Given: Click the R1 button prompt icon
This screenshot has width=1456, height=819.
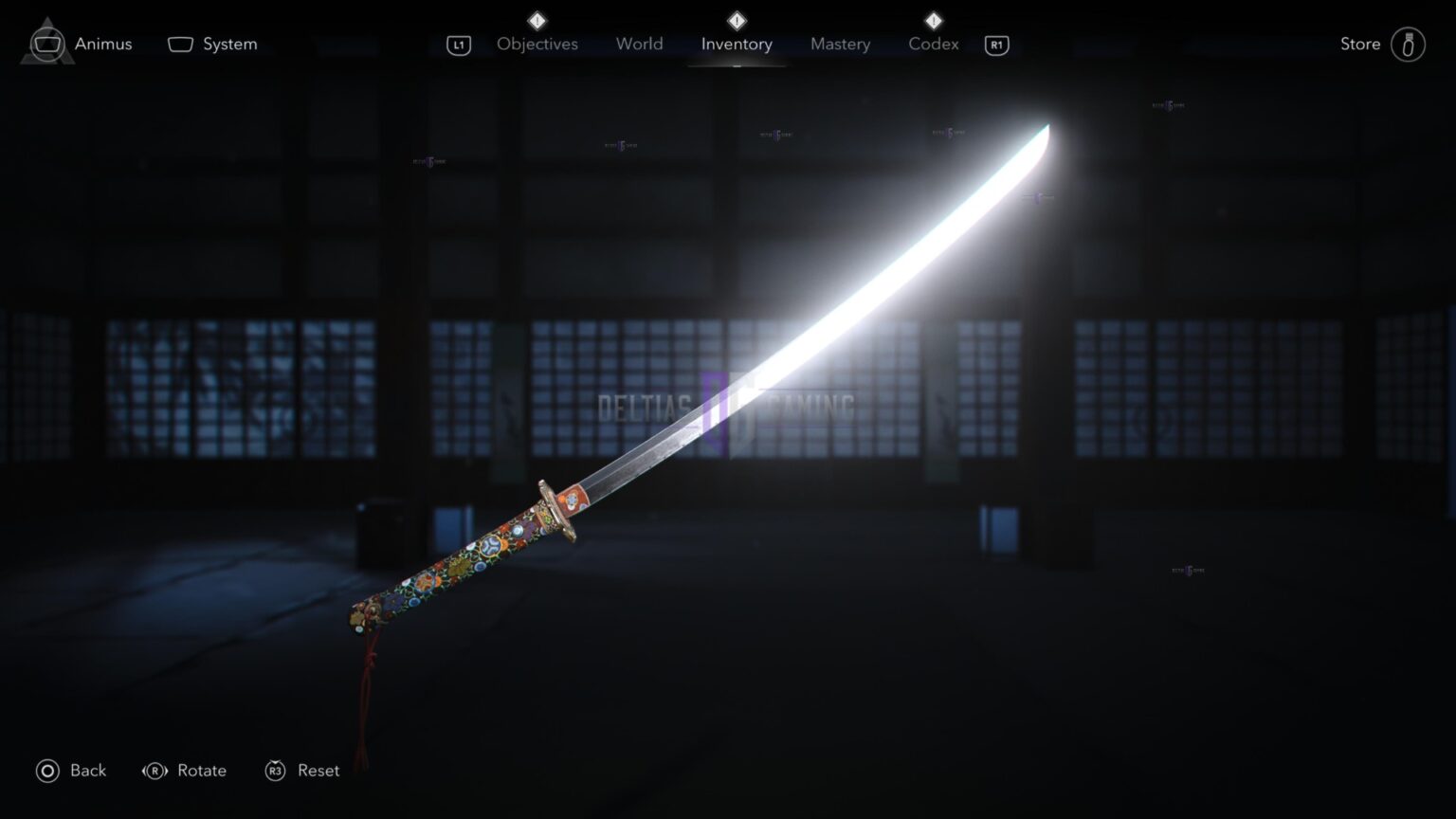Looking at the screenshot, I should (x=996, y=45).
